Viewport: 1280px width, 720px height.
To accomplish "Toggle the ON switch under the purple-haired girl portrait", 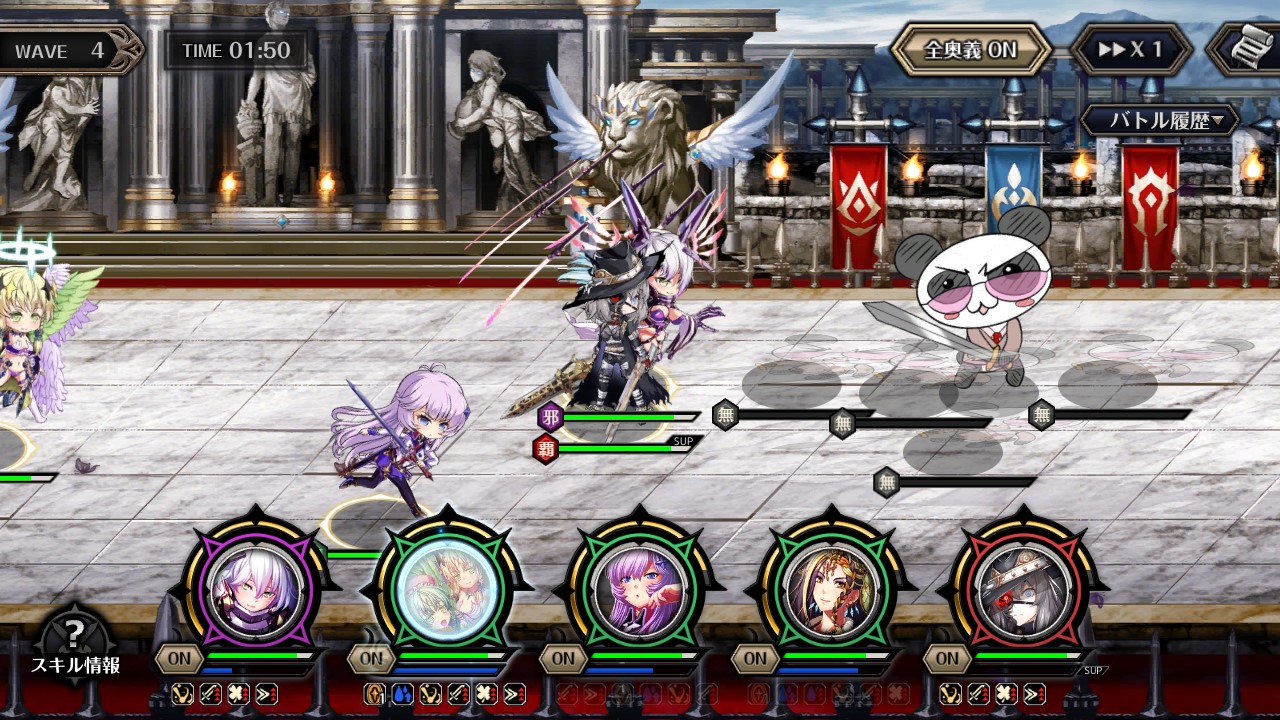I will pos(563,658).
